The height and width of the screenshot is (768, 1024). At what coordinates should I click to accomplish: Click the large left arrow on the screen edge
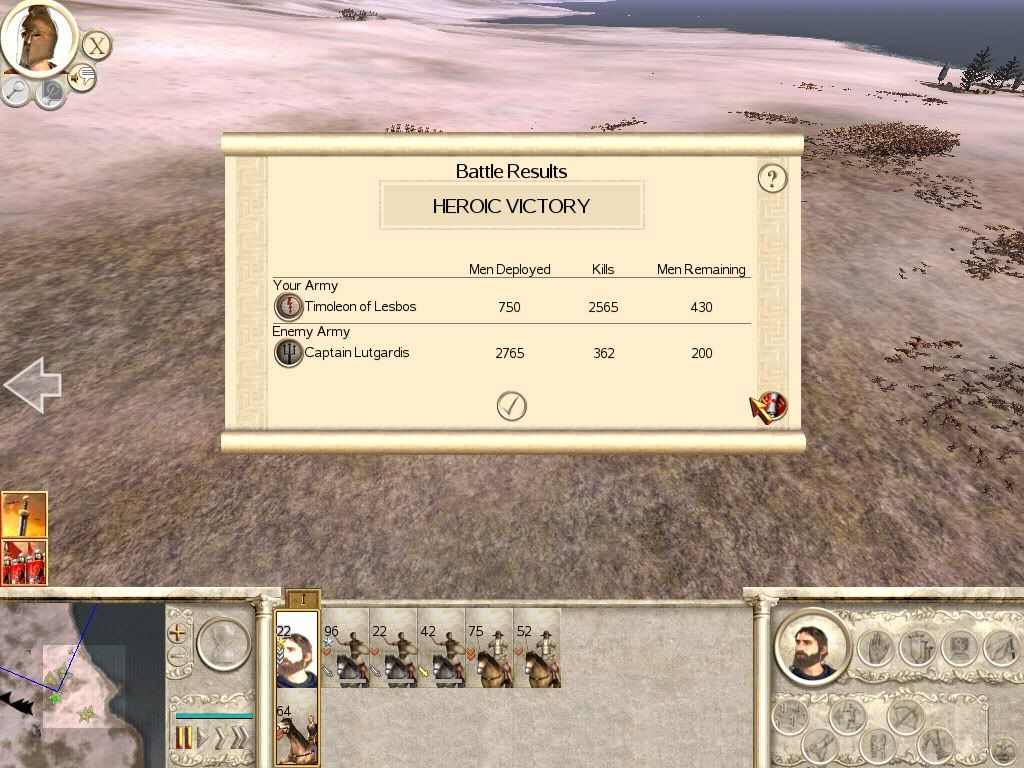(x=33, y=385)
